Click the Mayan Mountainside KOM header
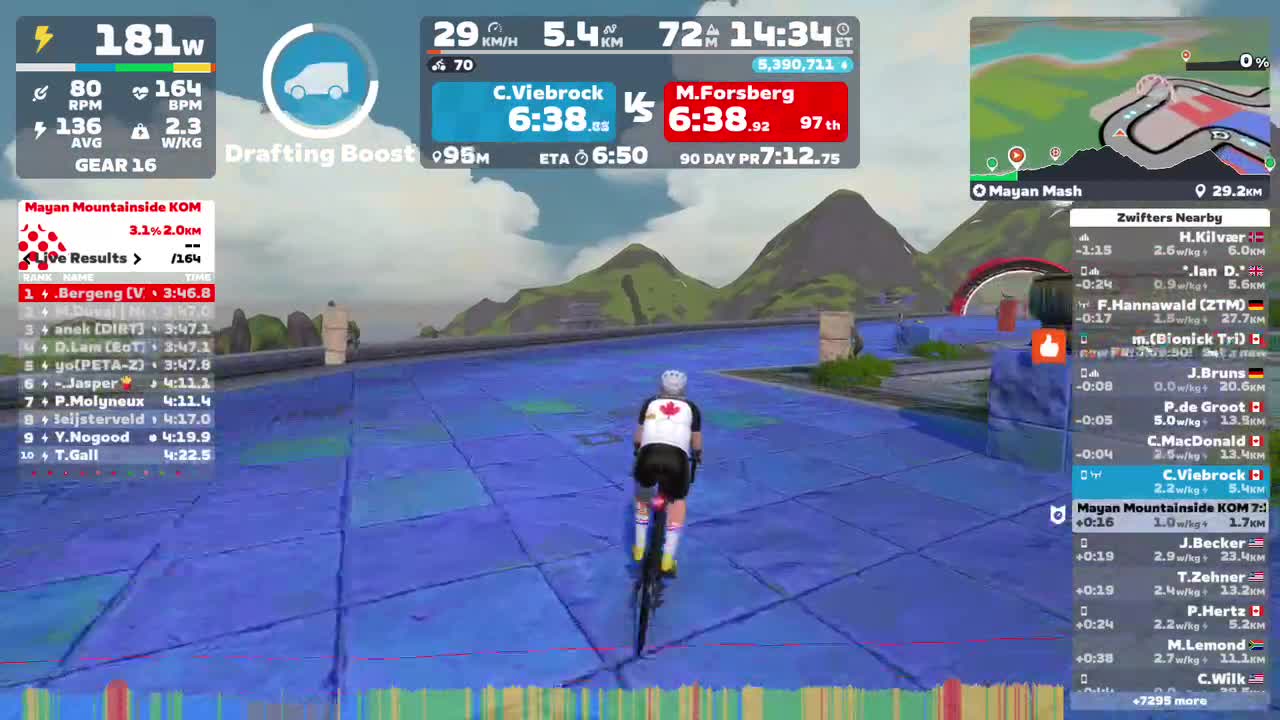1280x720 pixels. (114, 207)
